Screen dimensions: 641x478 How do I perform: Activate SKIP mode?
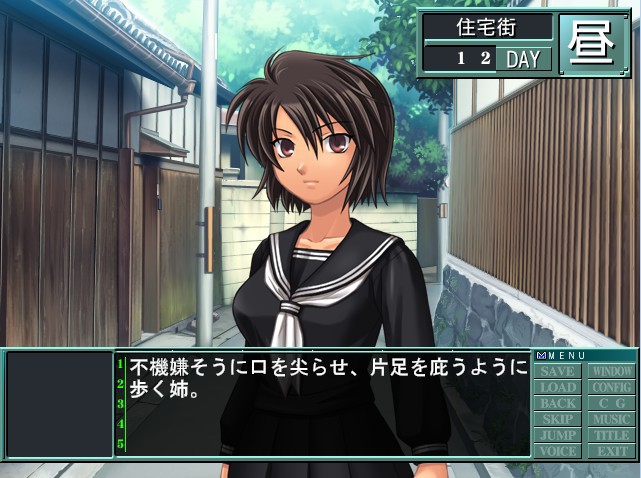[558, 420]
